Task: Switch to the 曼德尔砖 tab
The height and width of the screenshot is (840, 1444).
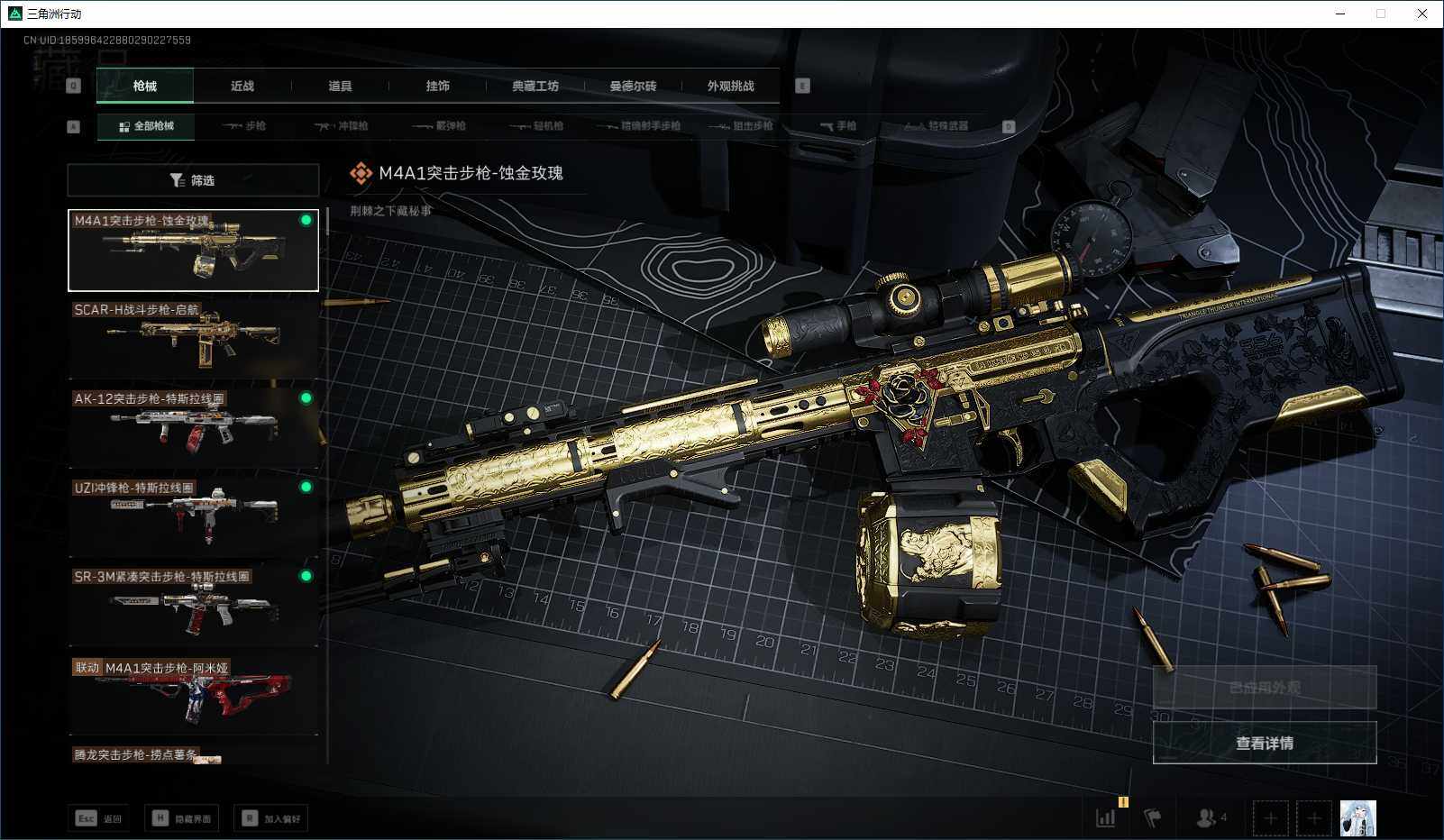Action: [x=633, y=87]
